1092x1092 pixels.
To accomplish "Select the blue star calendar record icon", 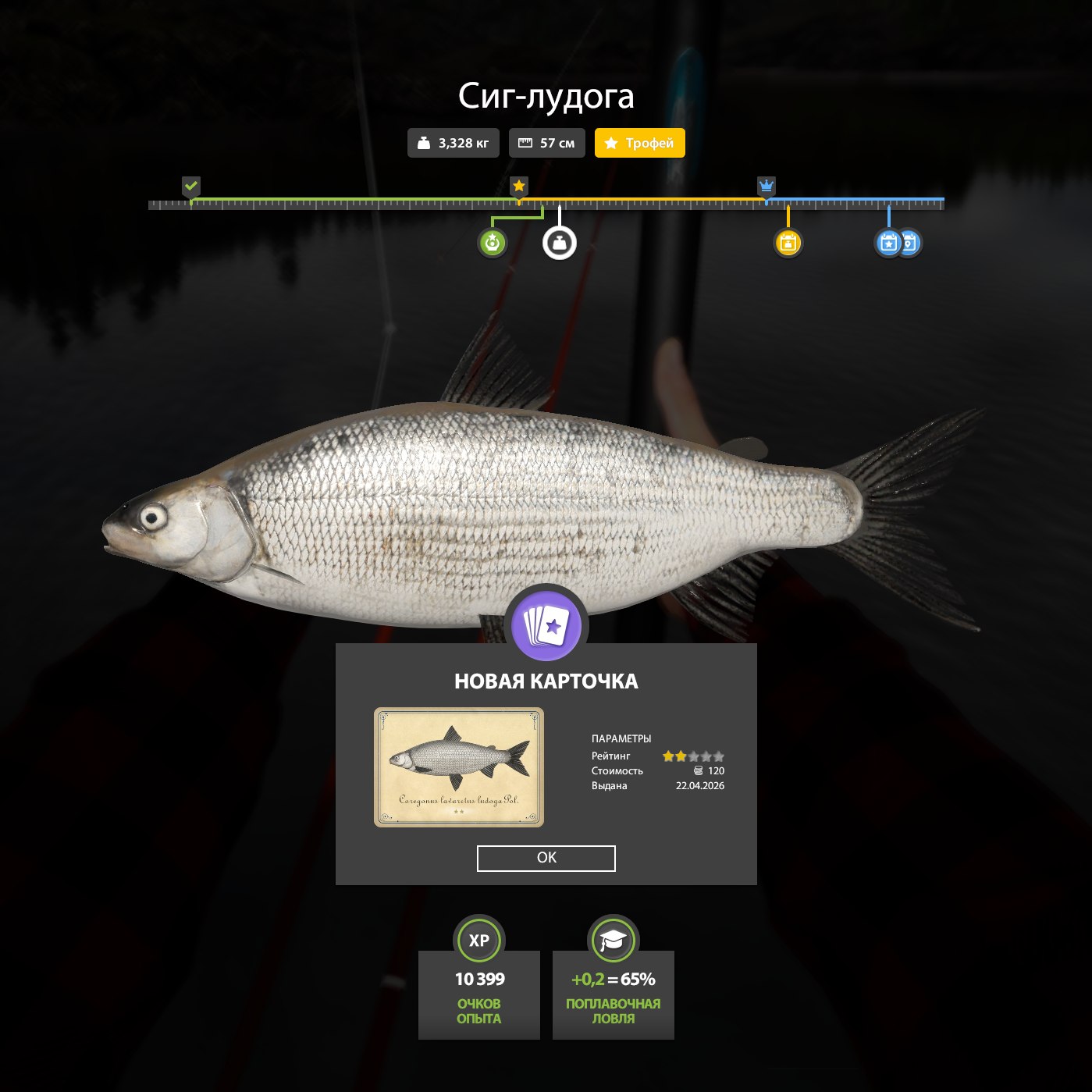I will click(x=888, y=244).
